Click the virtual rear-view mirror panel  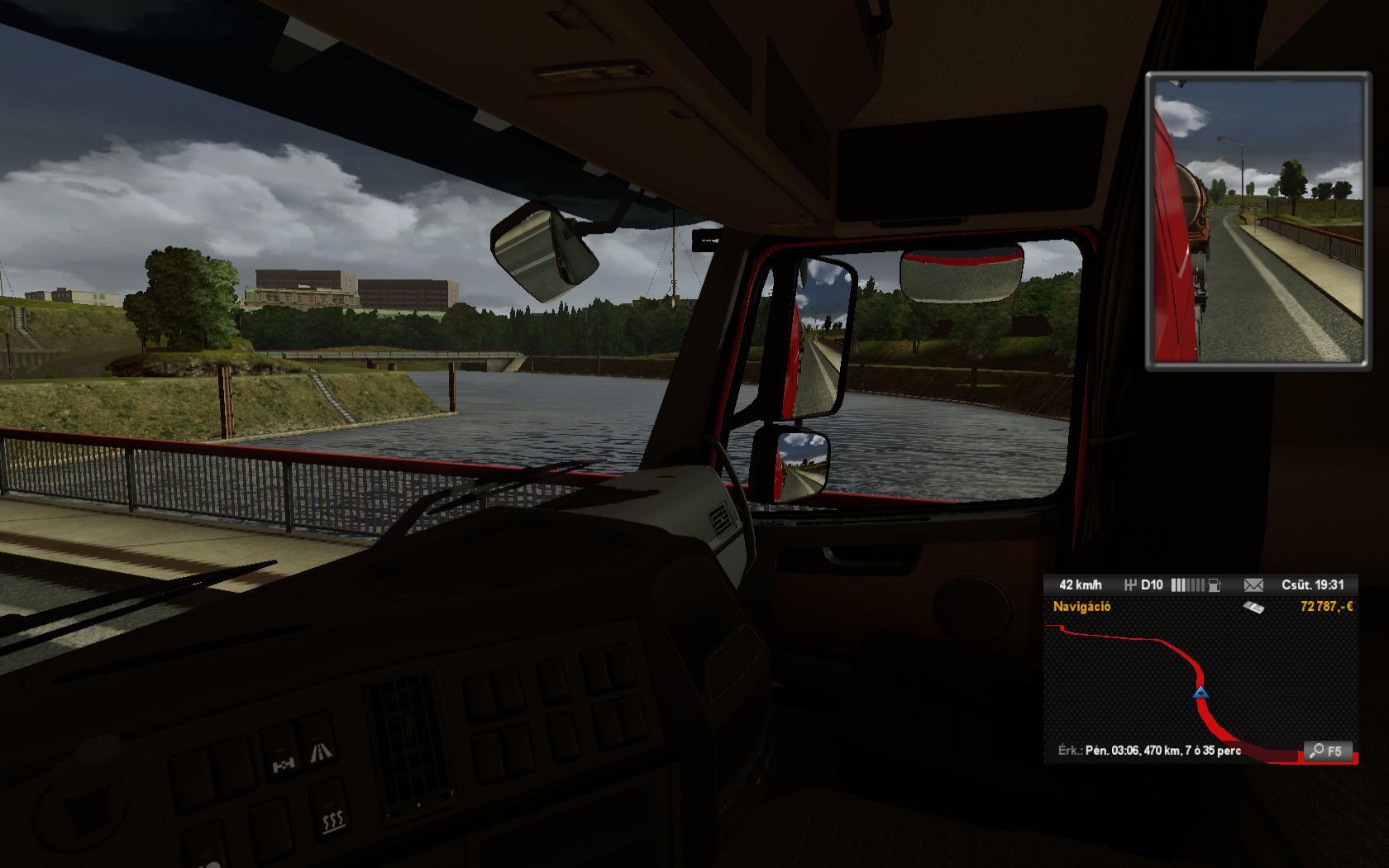(x=1258, y=221)
